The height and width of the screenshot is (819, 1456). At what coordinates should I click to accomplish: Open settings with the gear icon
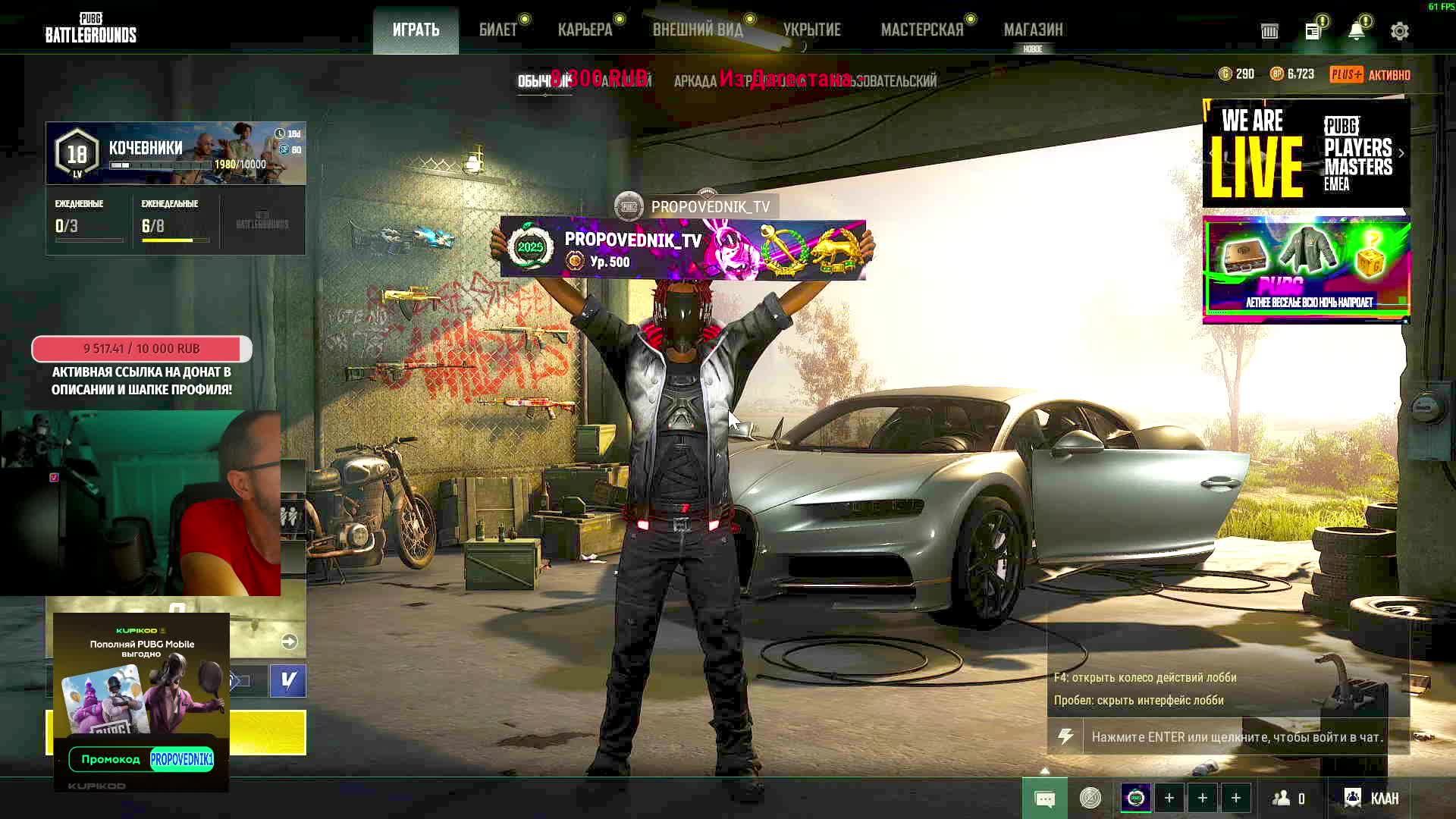point(1399,31)
